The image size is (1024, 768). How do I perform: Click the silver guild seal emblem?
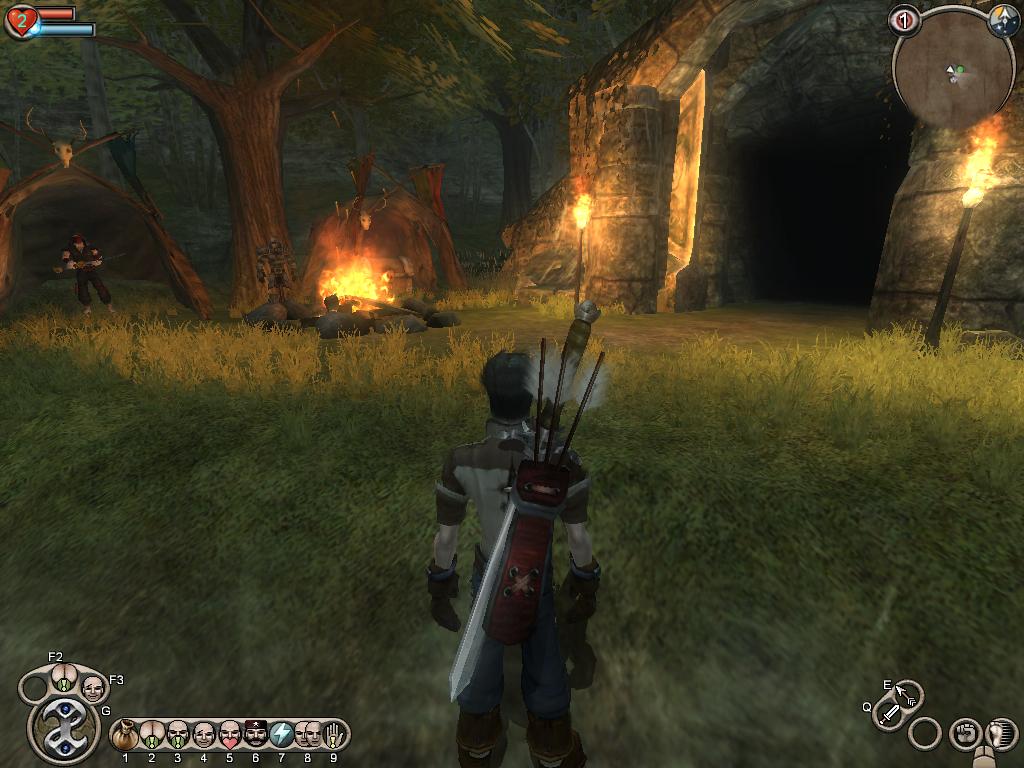[62, 729]
